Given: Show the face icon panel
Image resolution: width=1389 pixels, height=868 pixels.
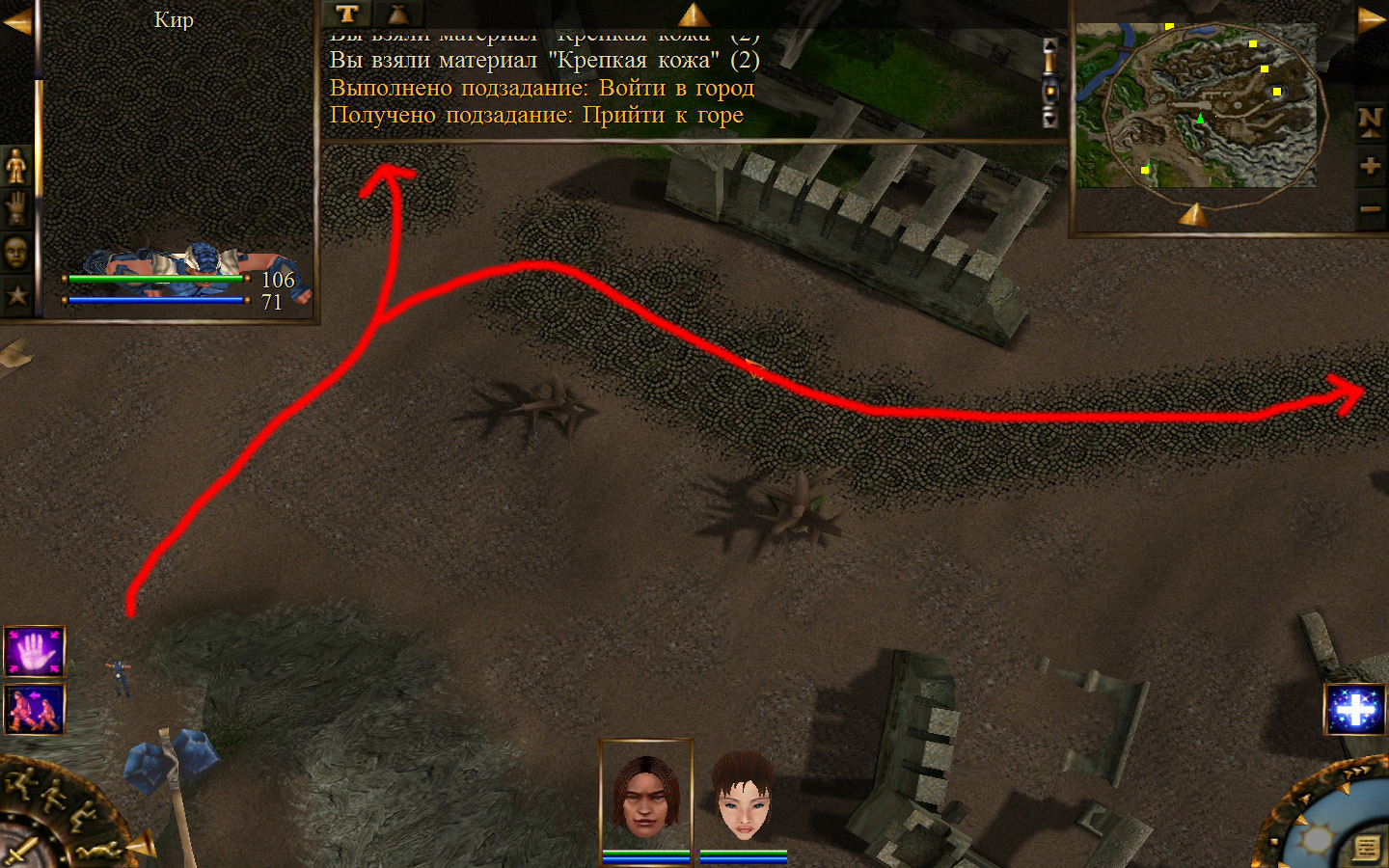Looking at the screenshot, I should pos(16,253).
